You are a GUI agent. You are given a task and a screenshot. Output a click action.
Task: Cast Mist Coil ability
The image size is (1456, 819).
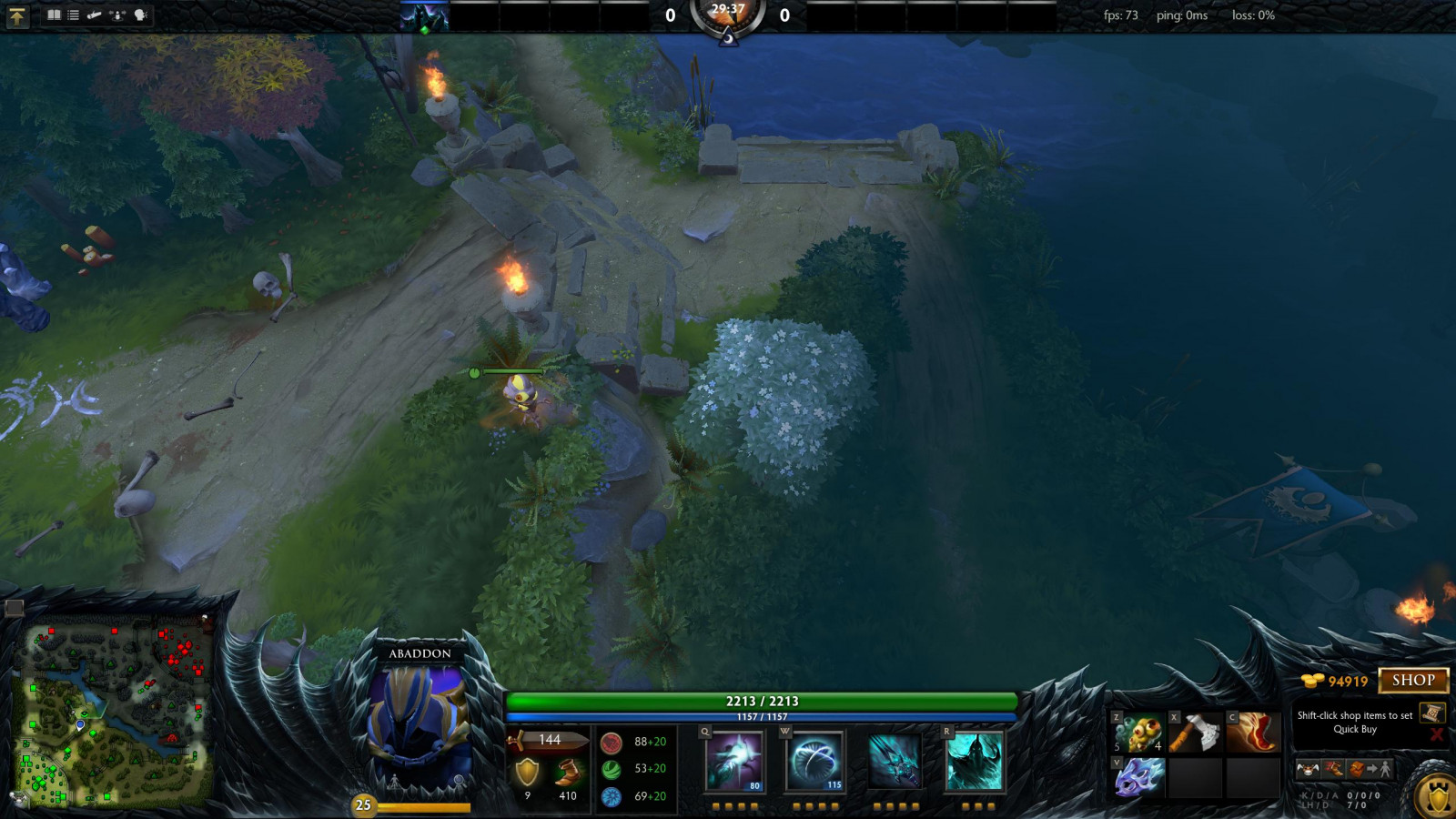[x=734, y=761]
